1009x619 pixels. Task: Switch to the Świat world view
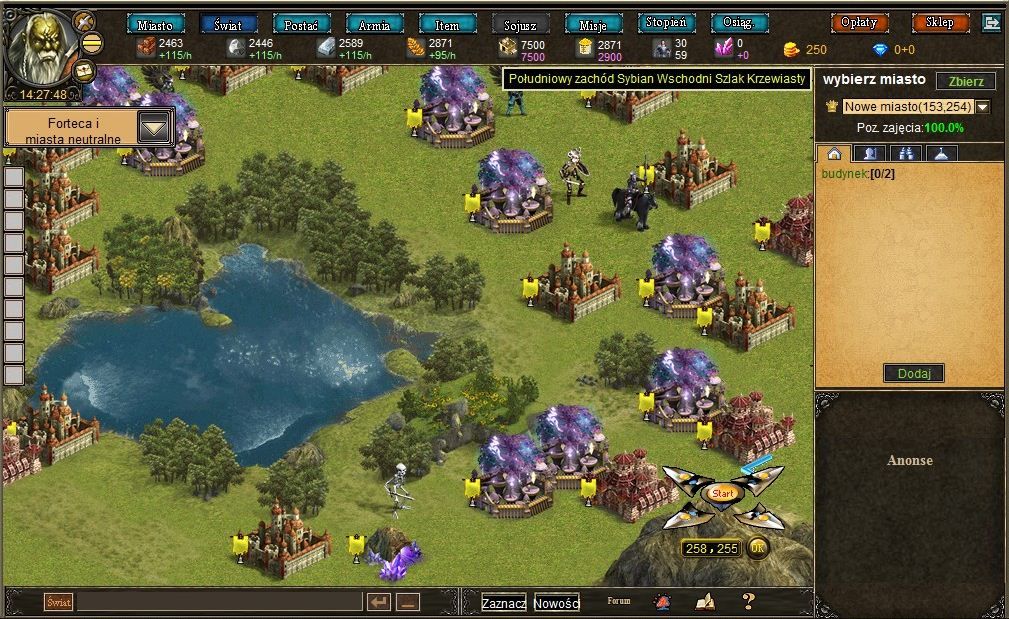pyautogui.click(x=228, y=24)
